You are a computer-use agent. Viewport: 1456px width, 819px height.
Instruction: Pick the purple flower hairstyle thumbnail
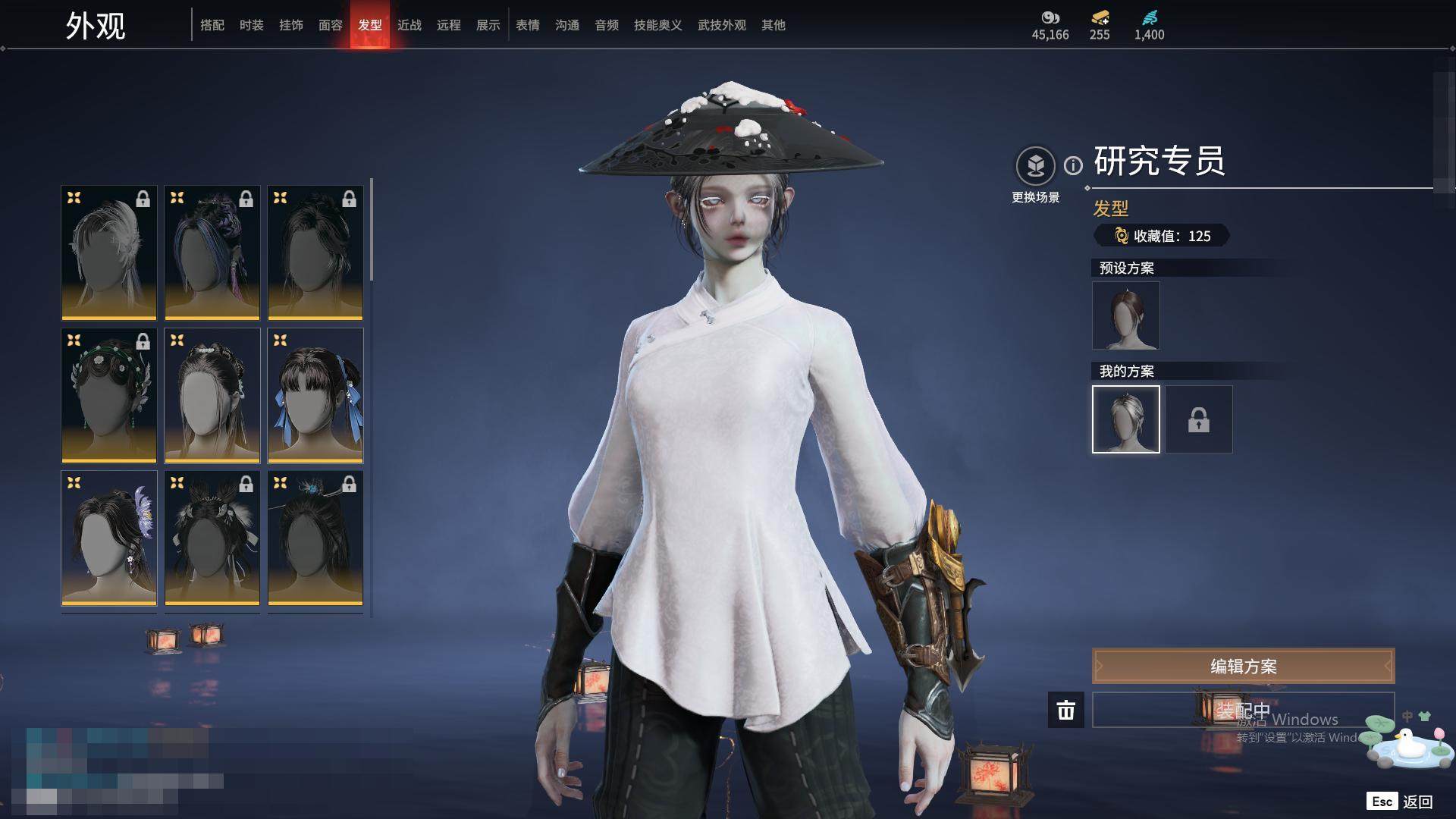coord(109,538)
